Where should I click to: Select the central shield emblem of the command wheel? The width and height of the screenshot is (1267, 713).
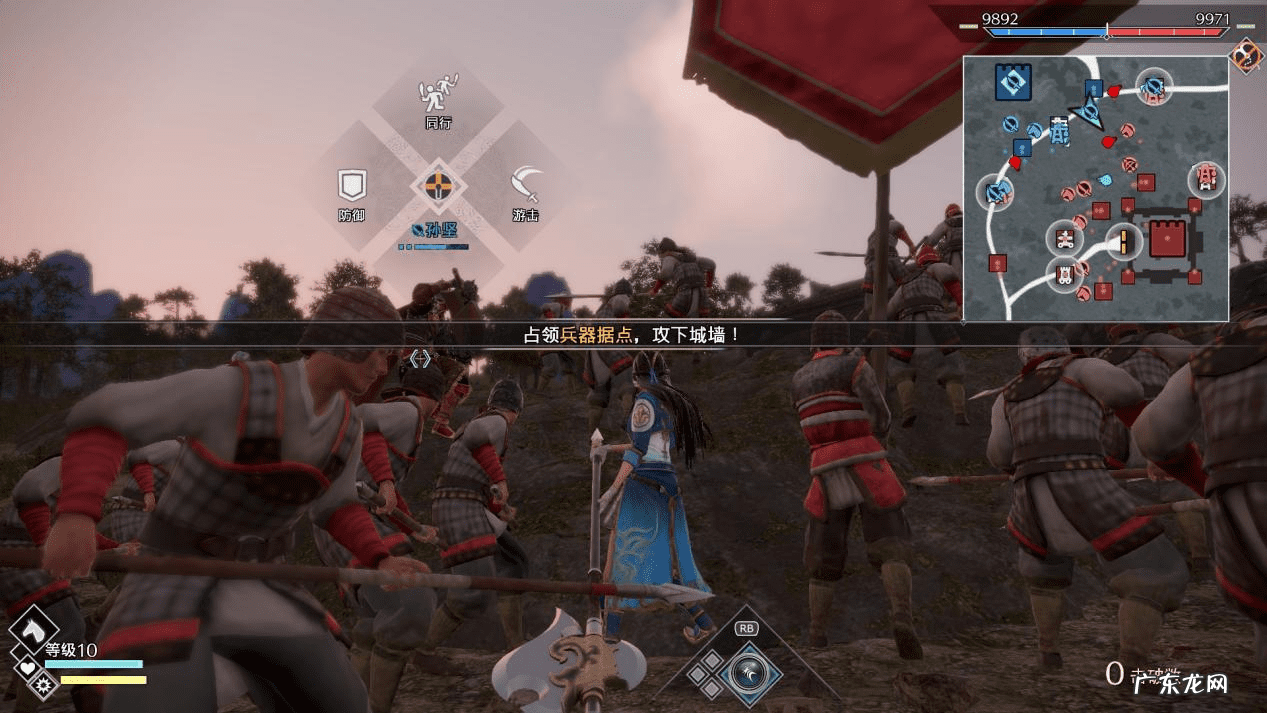437,185
